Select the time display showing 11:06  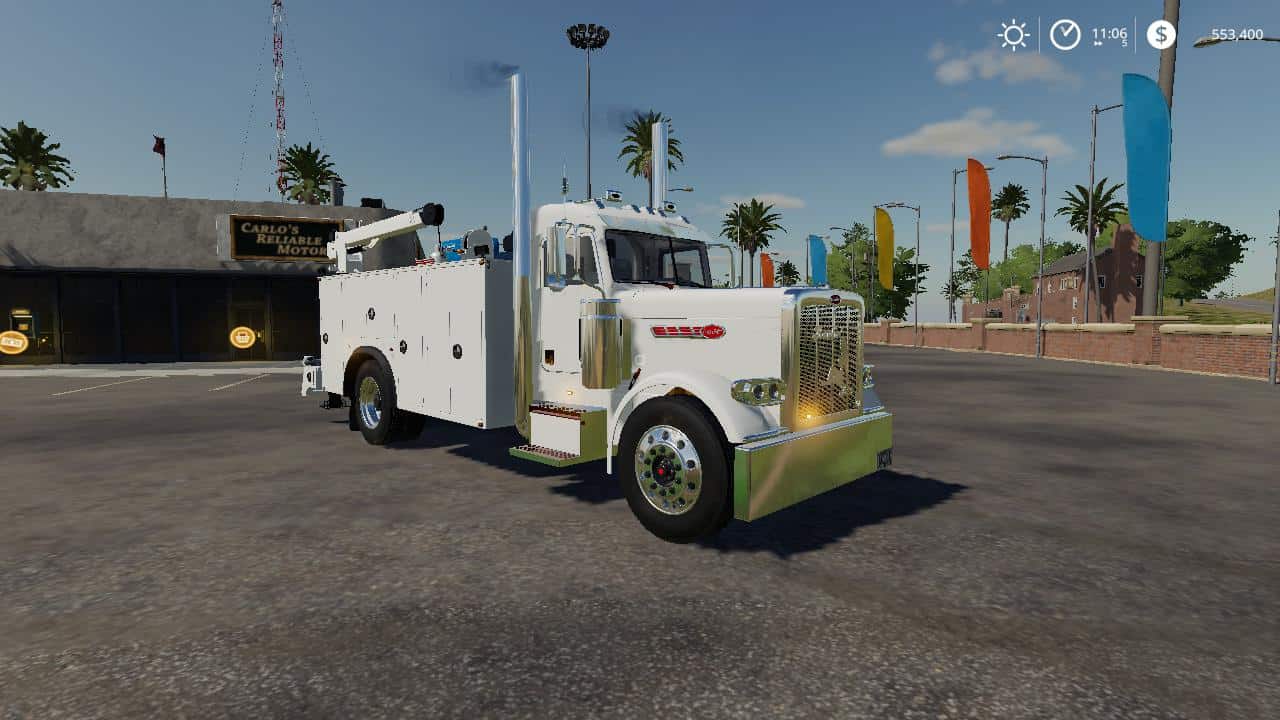tap(1110, 31)
